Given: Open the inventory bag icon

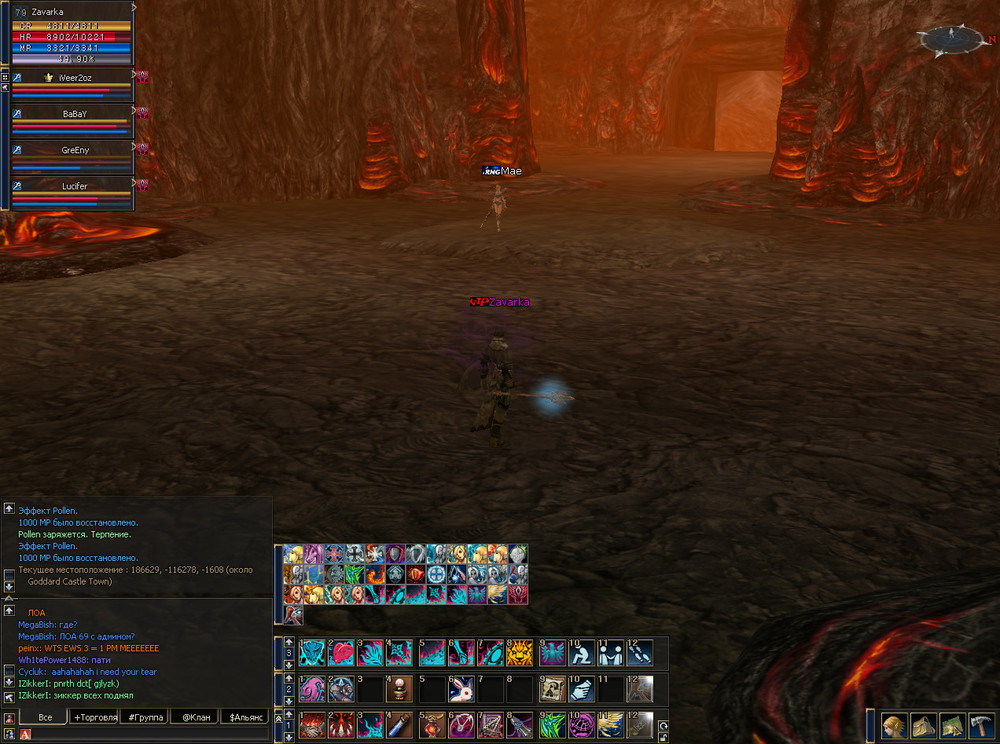Looking at the screenshot, I should pos(923,726).
